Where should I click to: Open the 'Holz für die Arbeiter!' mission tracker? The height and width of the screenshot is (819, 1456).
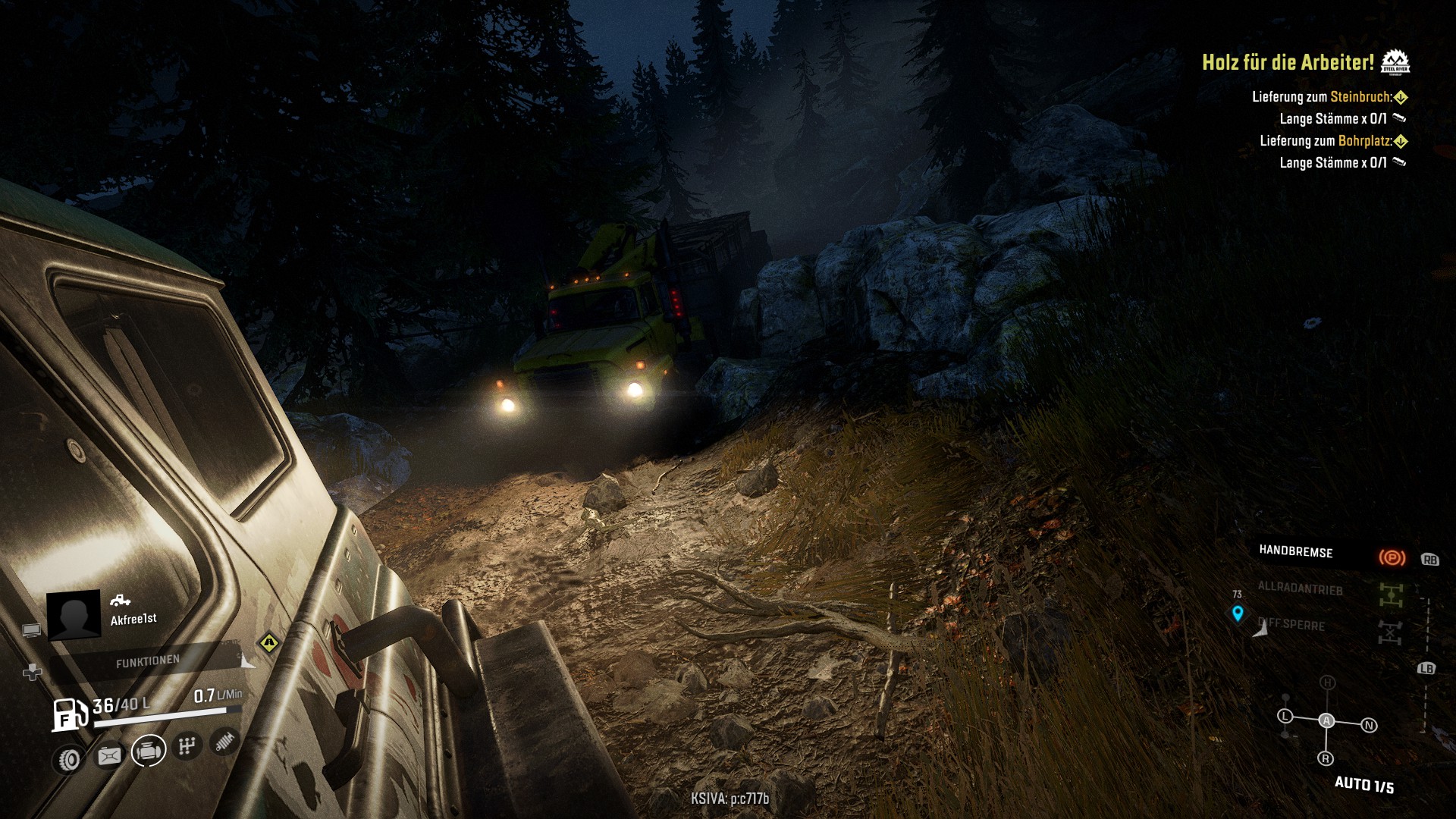pos(1288,62)
